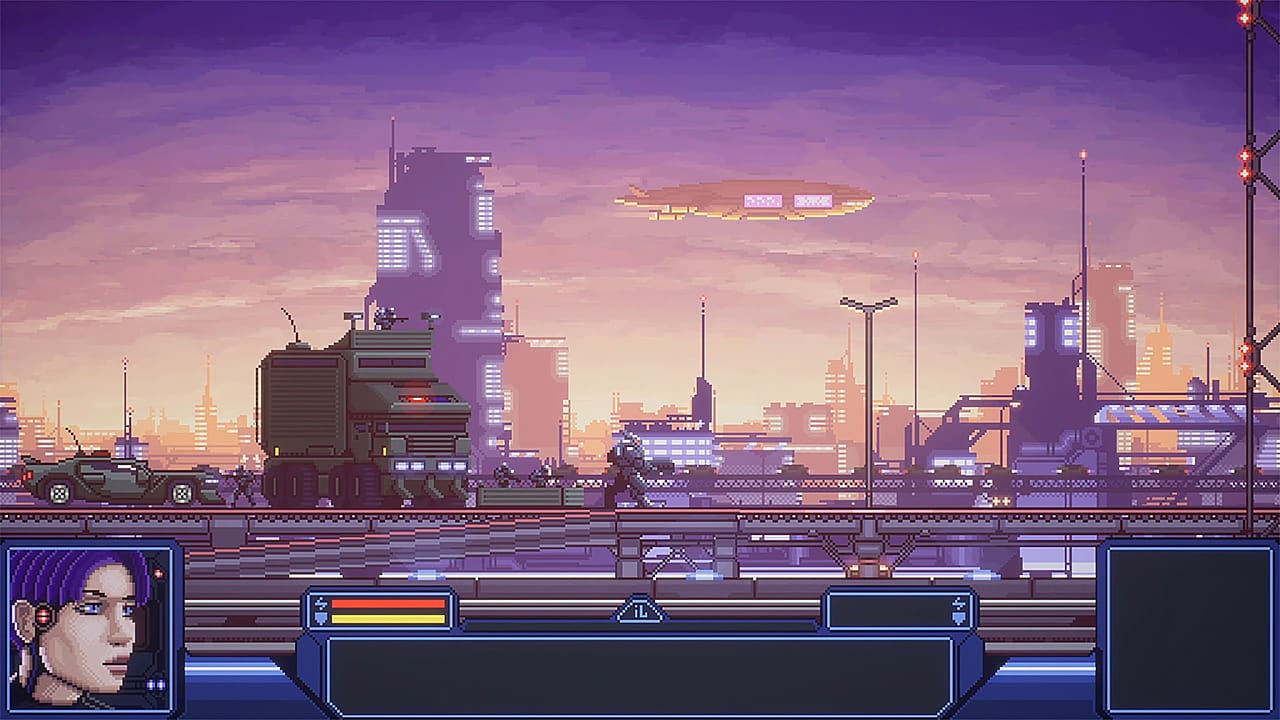This screenshot has height=720, width=1280.
Task: Expand the status panel holding the health bars
Action: point(378,610)
